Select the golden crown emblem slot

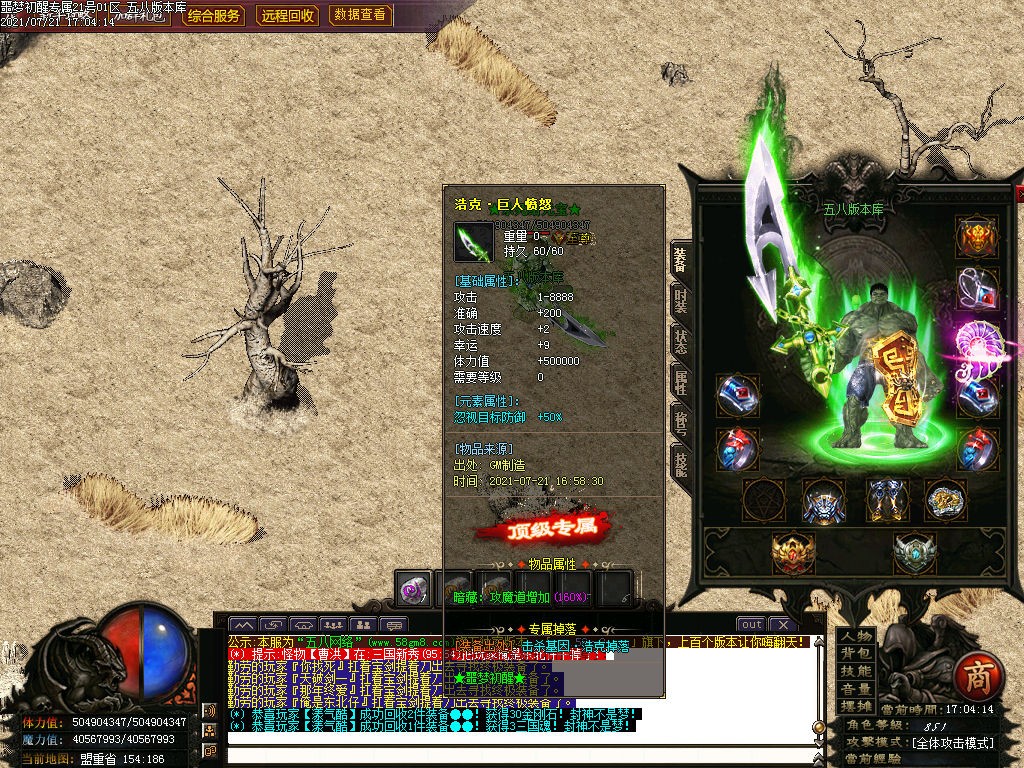(x=794, y=553)
